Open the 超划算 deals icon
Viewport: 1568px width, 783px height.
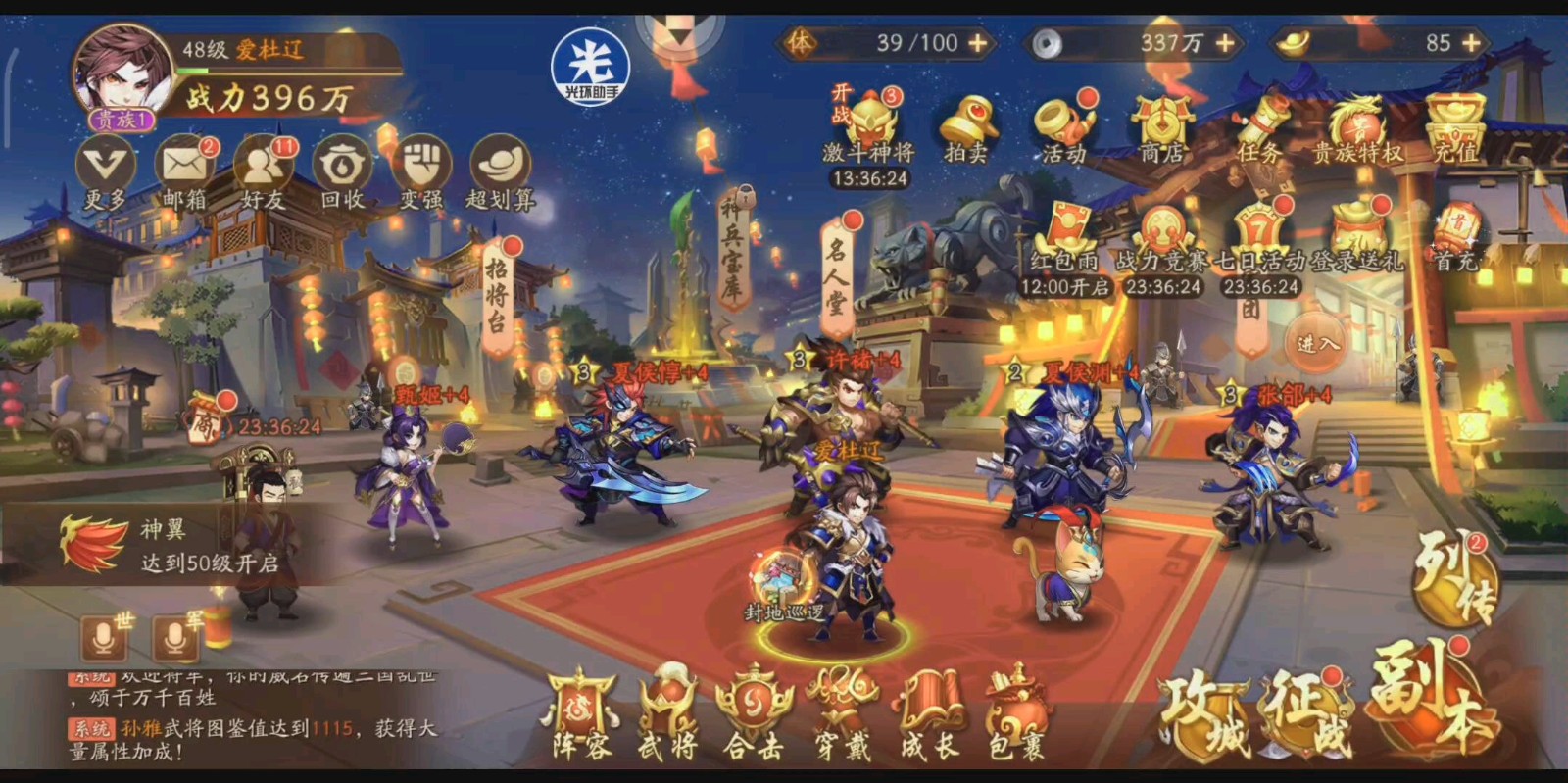coord(500,167)
